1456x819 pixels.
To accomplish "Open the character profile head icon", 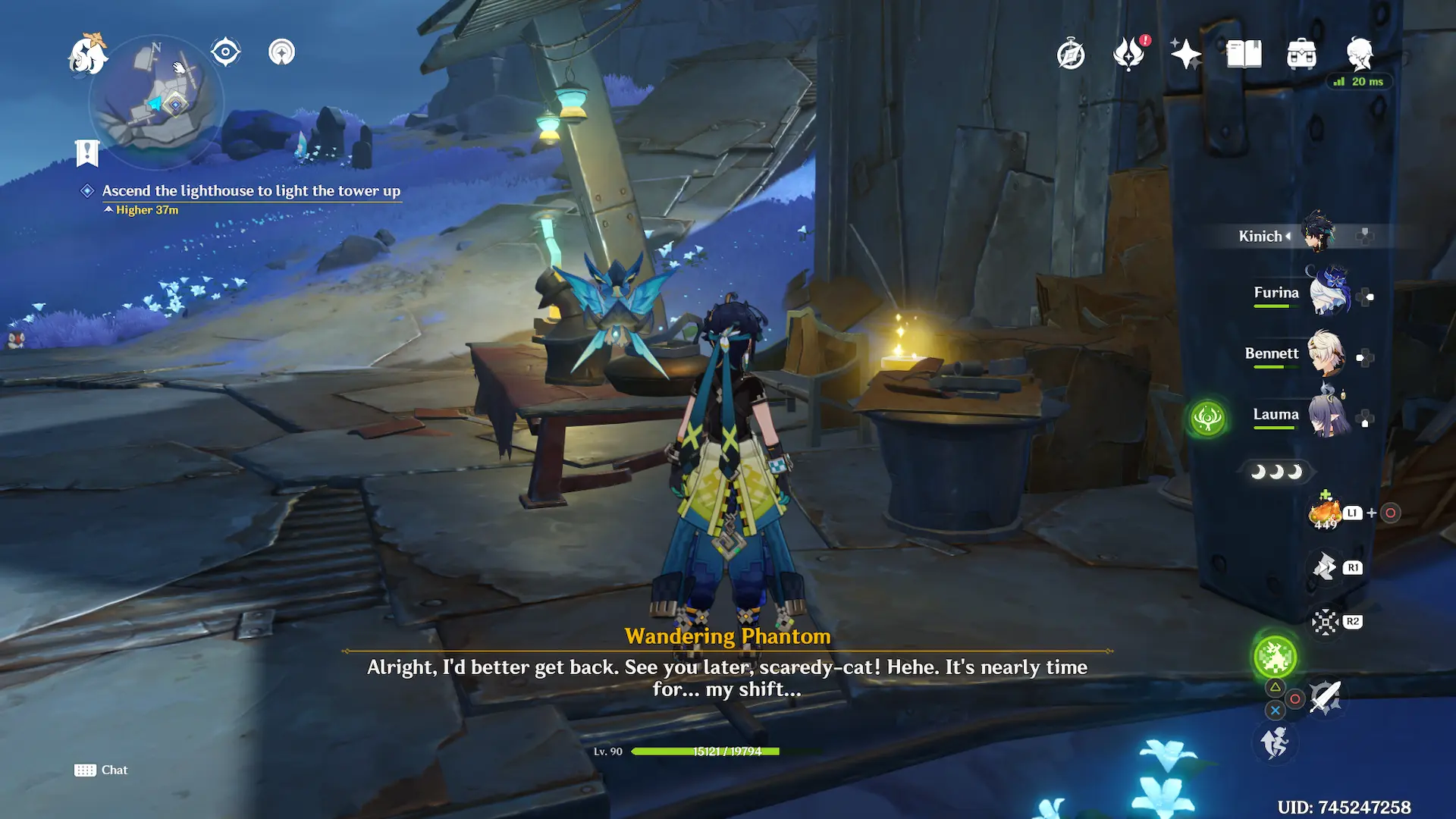I will tap(1360, 54).
